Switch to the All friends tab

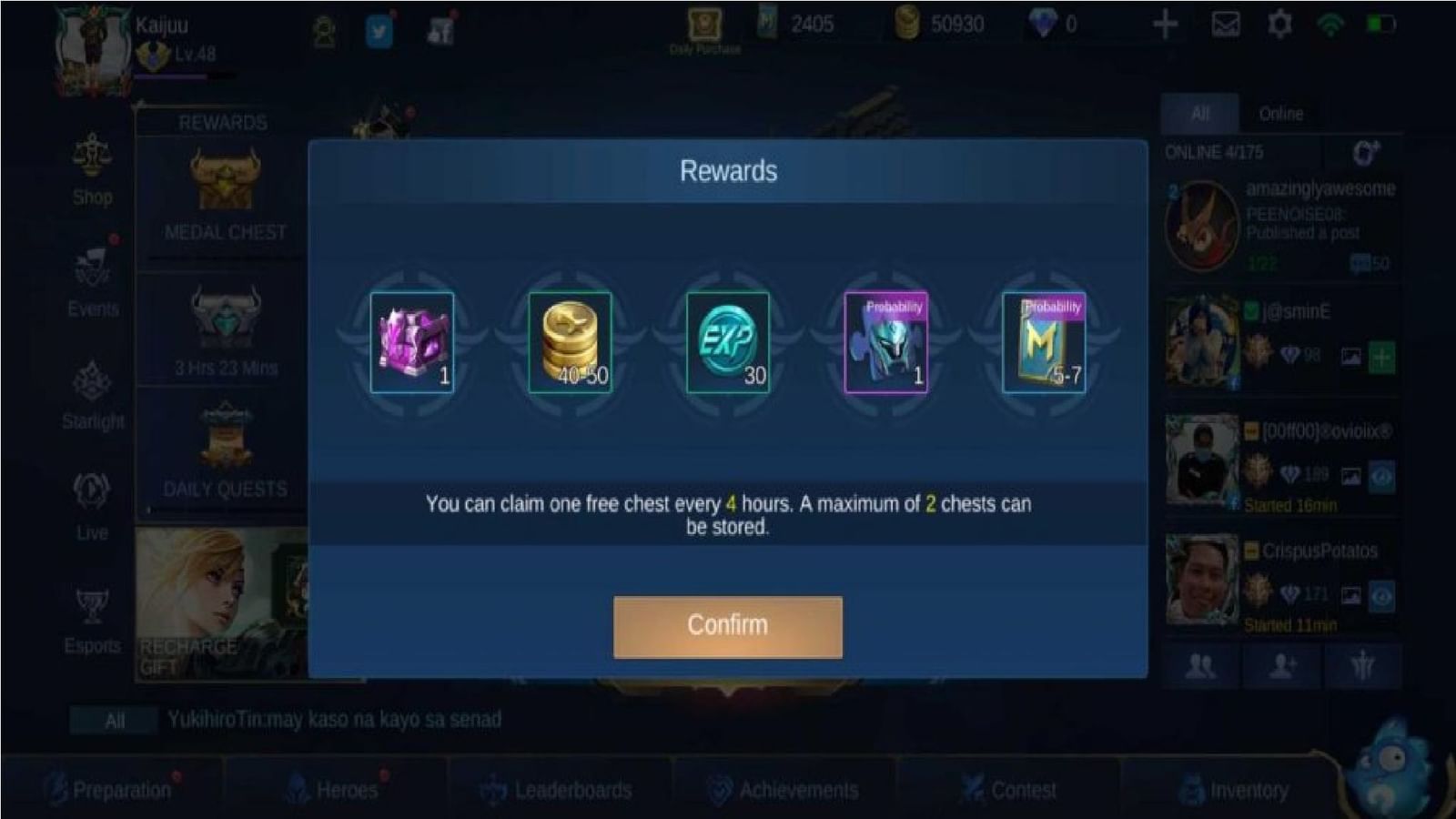(1199, 113)
